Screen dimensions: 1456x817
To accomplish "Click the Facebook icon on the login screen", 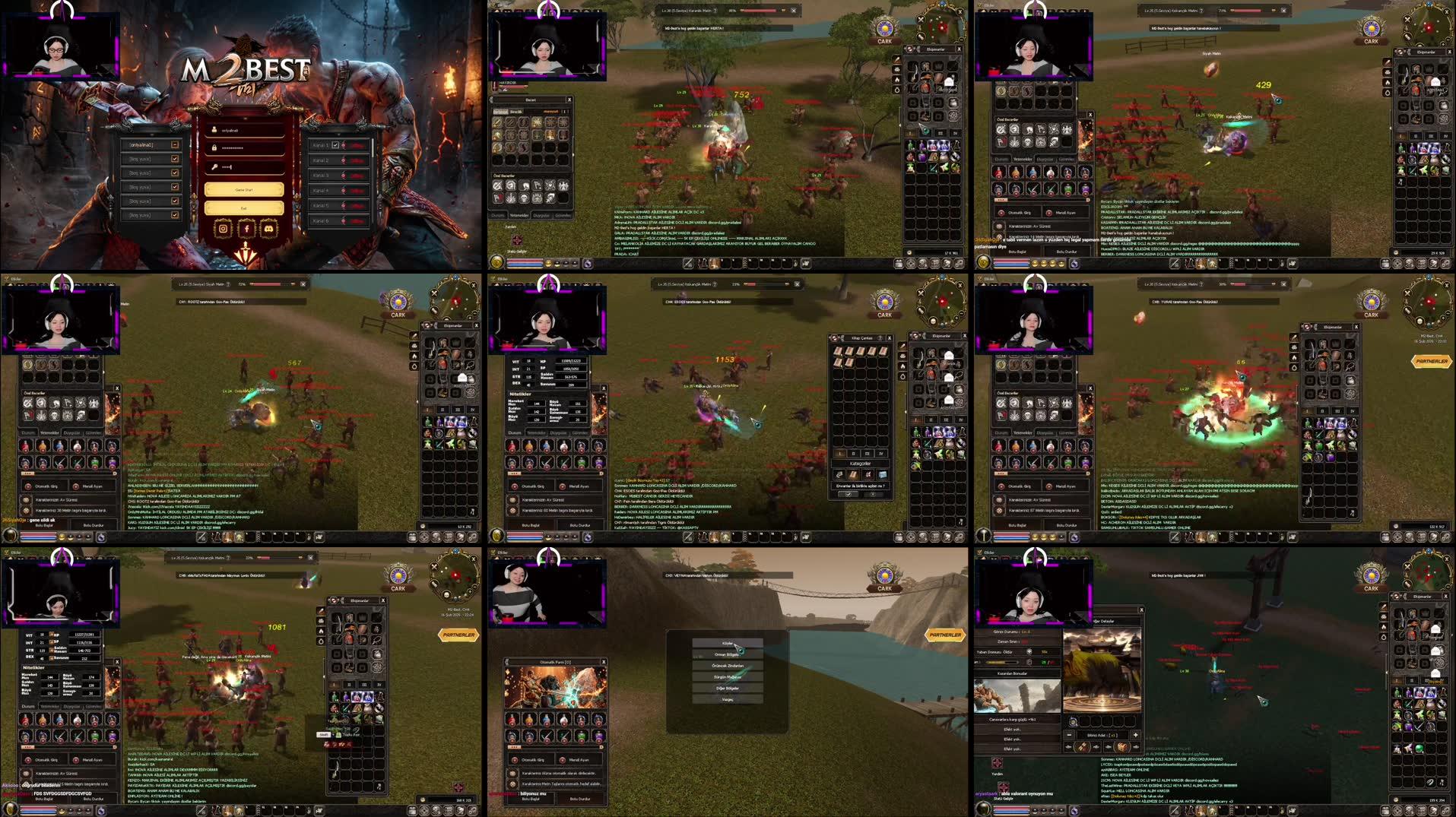I will [x=247, y=230].
